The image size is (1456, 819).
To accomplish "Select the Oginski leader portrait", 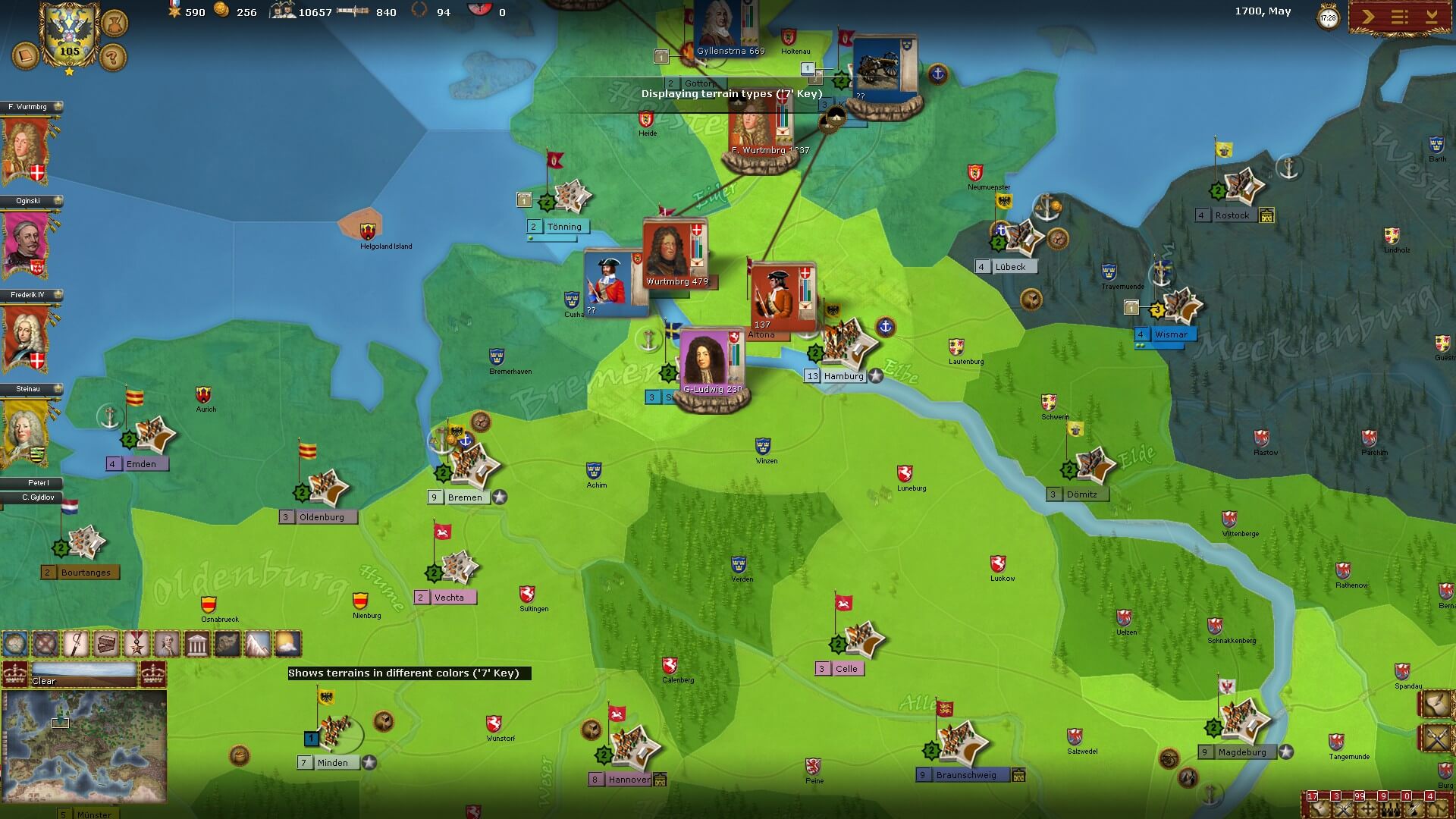I will point(27,243).
